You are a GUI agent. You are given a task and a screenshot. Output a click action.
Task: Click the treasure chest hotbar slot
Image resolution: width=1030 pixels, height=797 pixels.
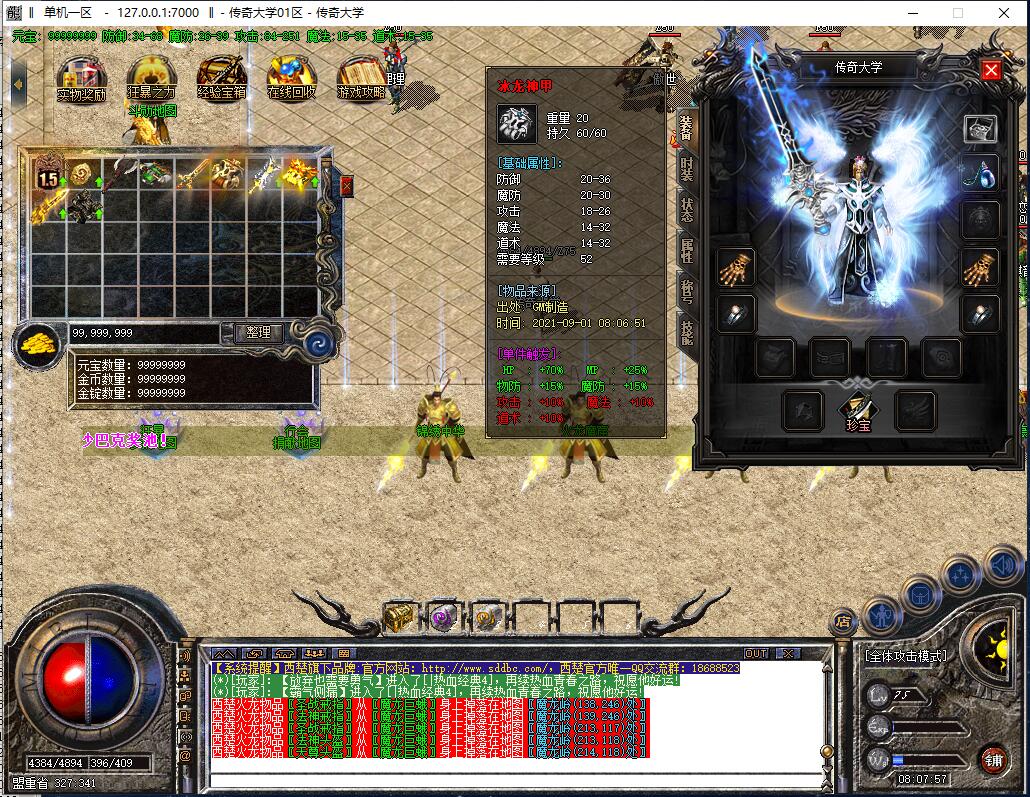click(399, 617)
